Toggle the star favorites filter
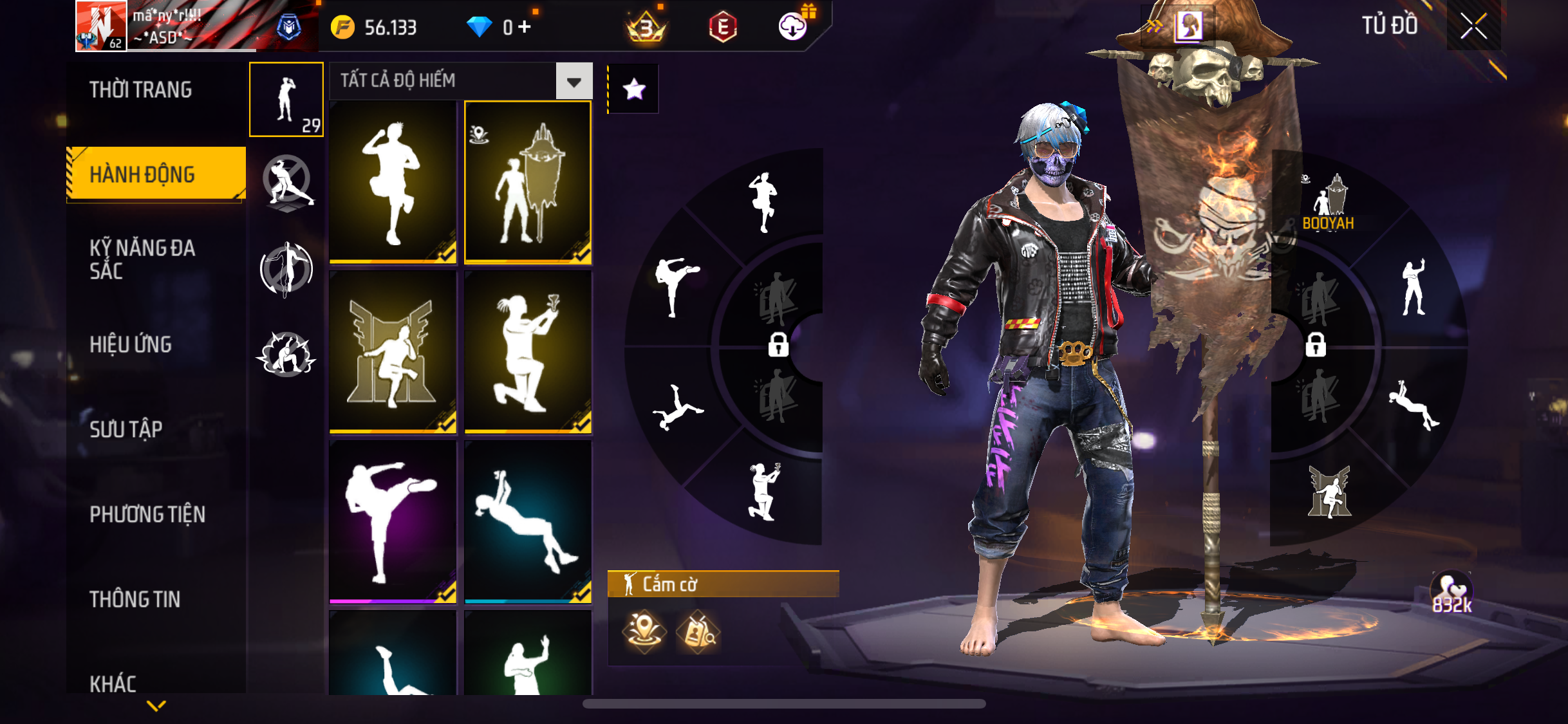 click(x=634, y=89)
